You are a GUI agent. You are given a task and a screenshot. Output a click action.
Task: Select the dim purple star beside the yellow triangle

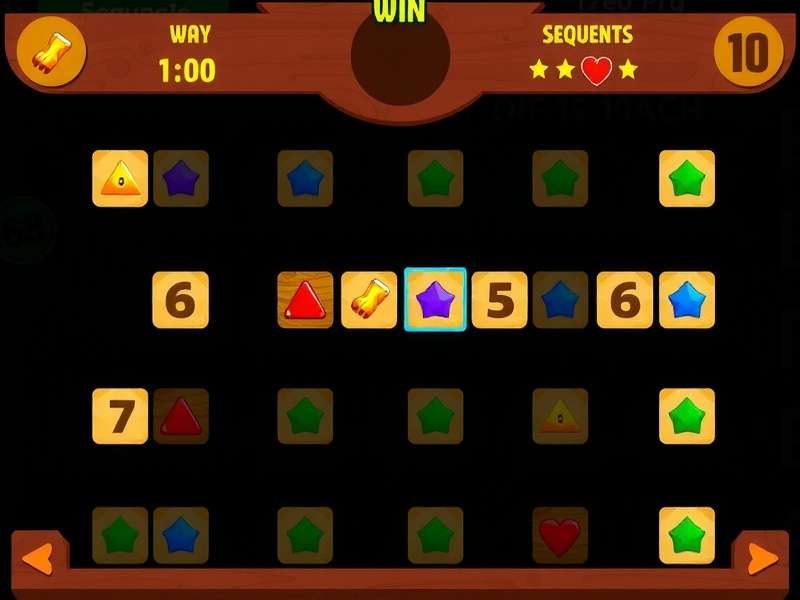181,179
